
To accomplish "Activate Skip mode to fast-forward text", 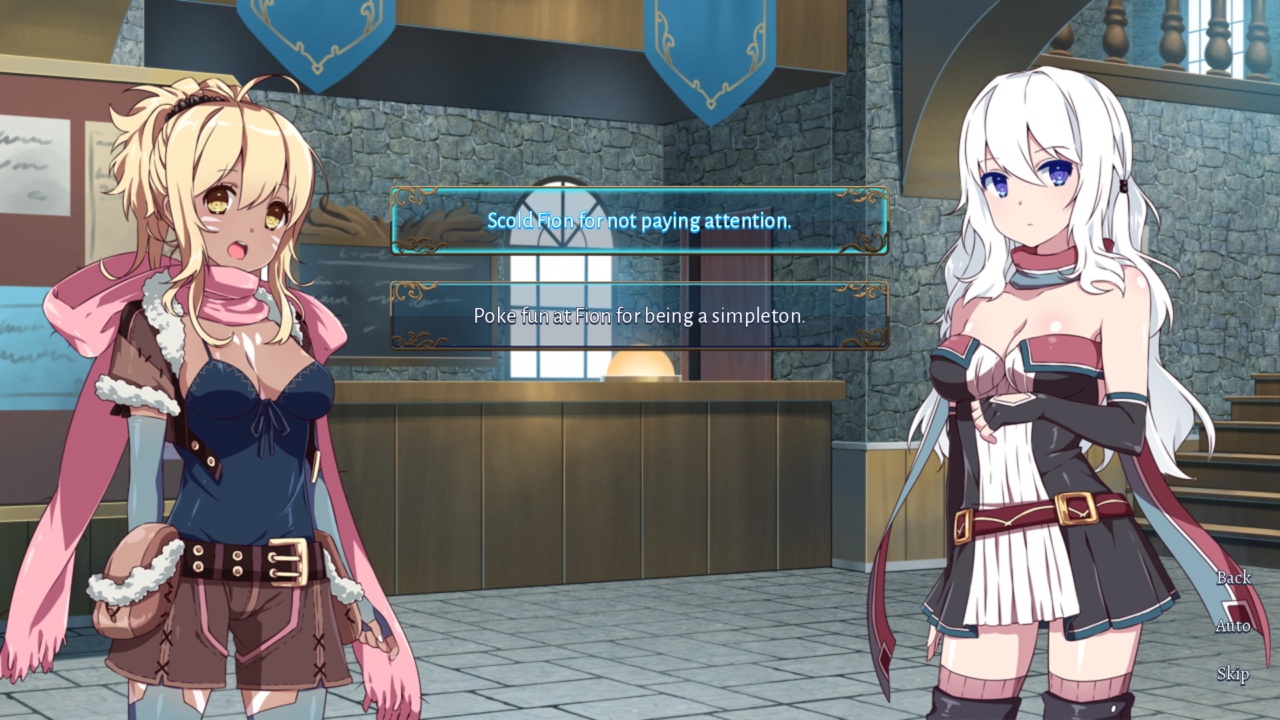I will click(x=1234, y=674).
